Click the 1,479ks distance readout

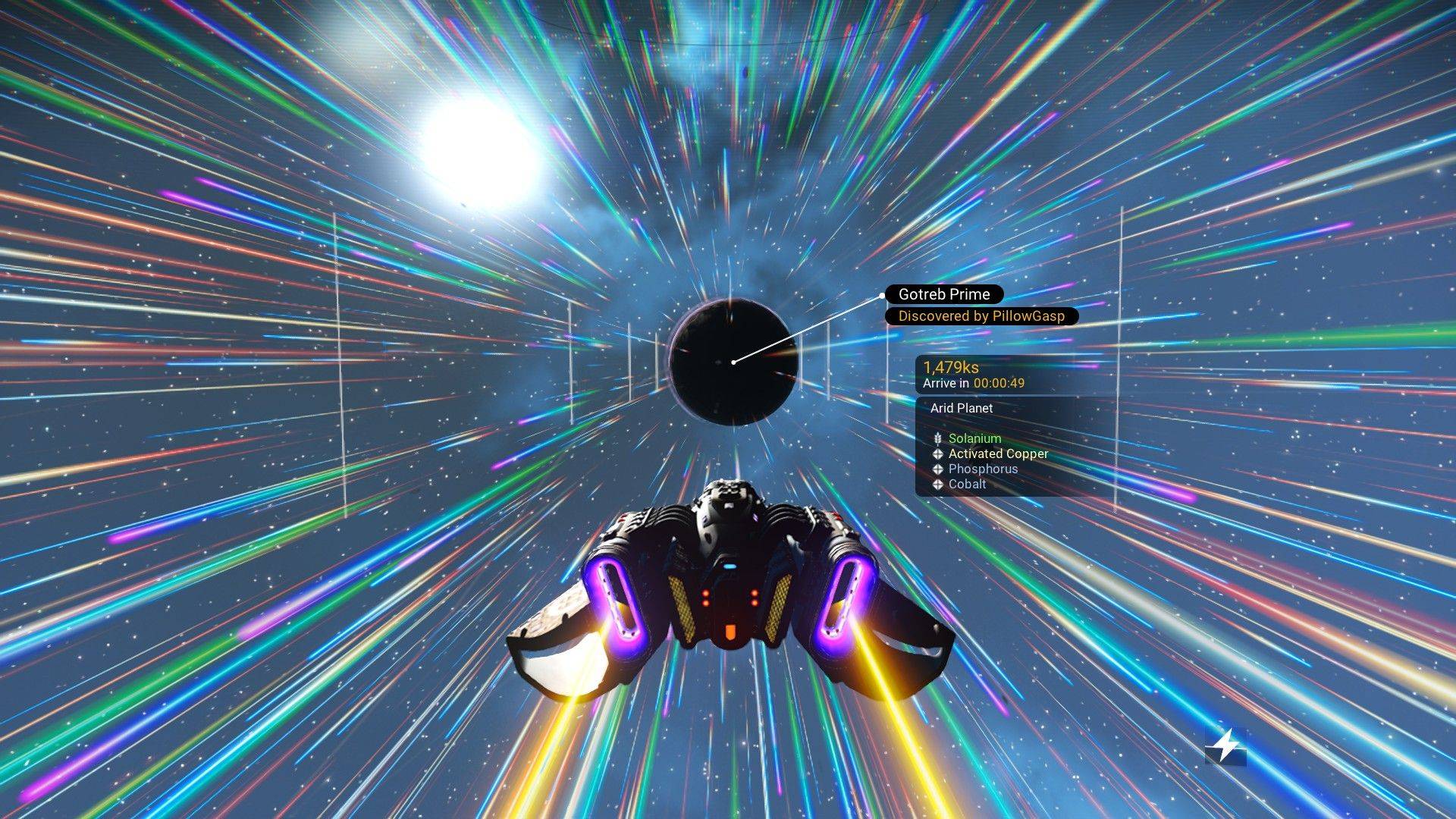[950, 366]
